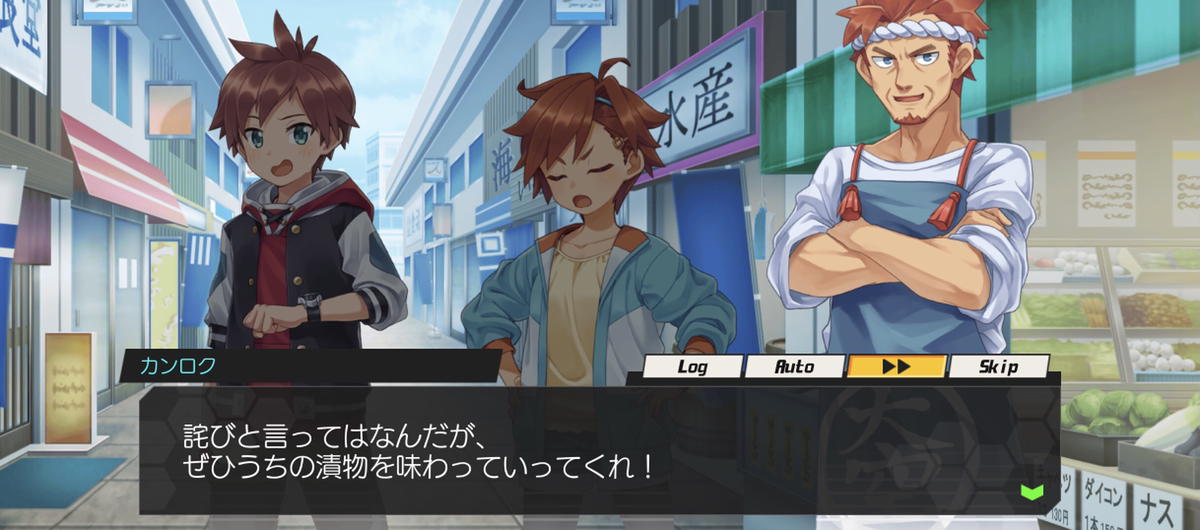Activate the fast-forward arrows button
Viewport: 1200px width, 530px height.
pos(896,367)
